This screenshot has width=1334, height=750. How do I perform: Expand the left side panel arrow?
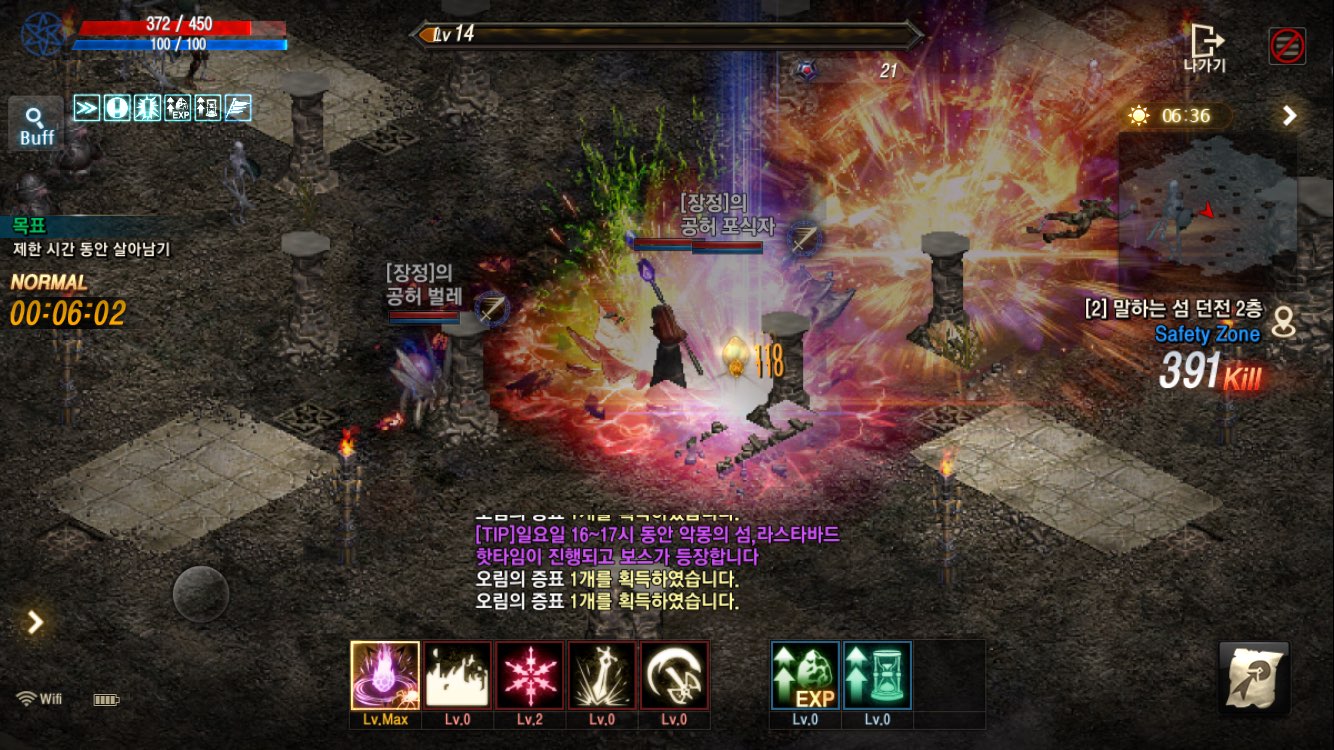(36, 623)
